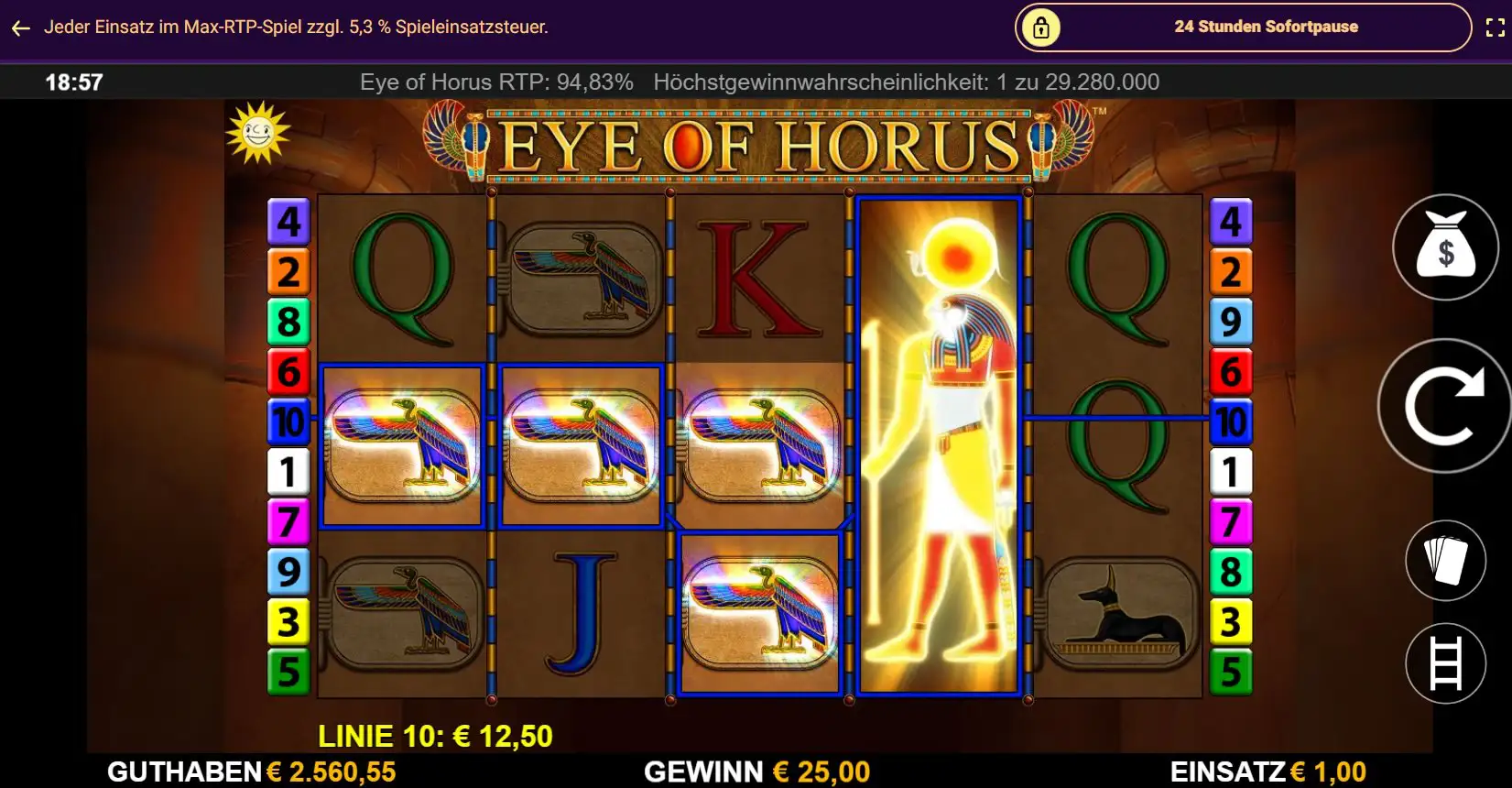This screenshot has width=1512, height=788.
Task: Click the smiling sun logo
Action: click(257, 134)
